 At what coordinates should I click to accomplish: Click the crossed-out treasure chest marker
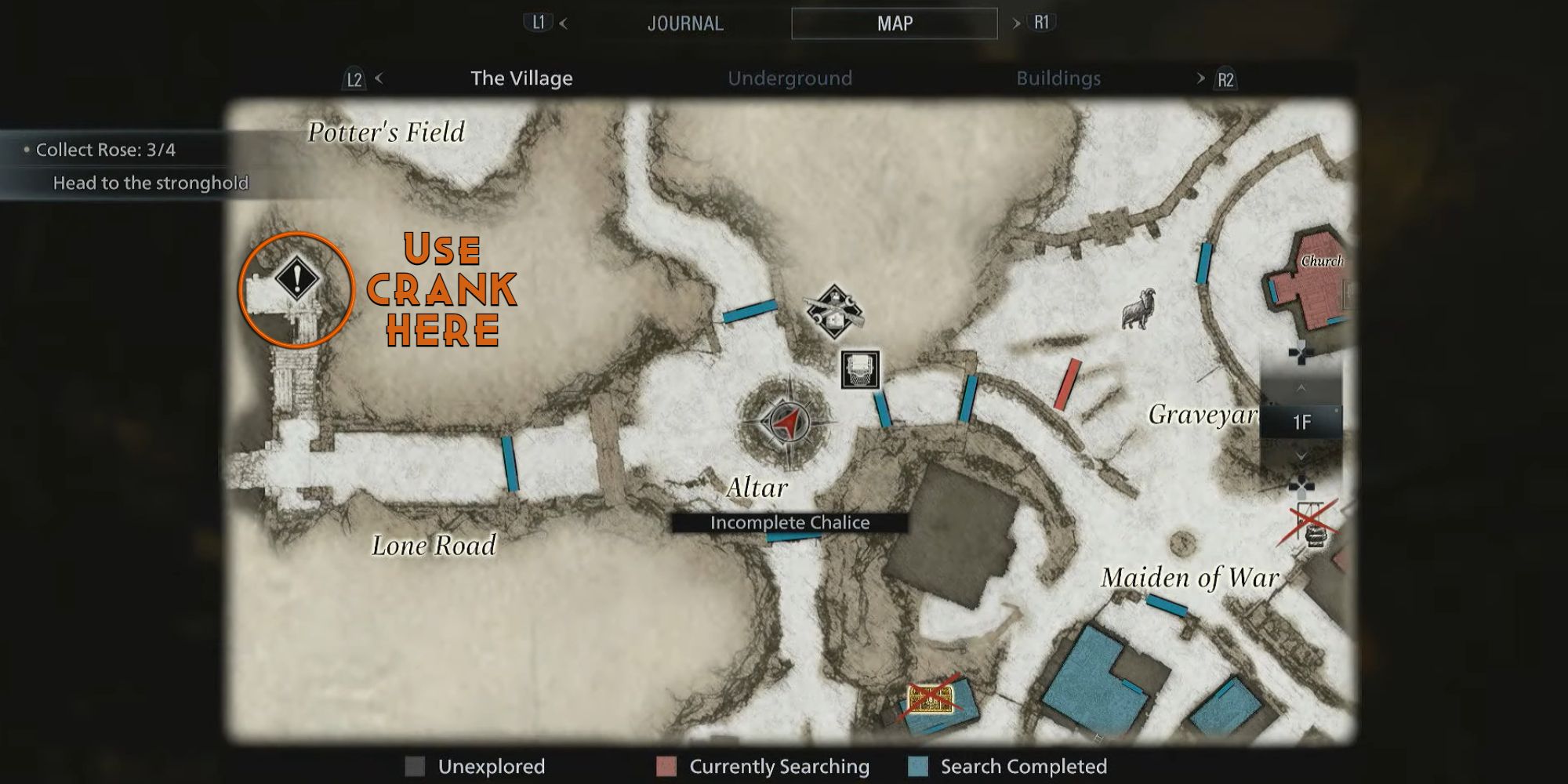[931, 698]
